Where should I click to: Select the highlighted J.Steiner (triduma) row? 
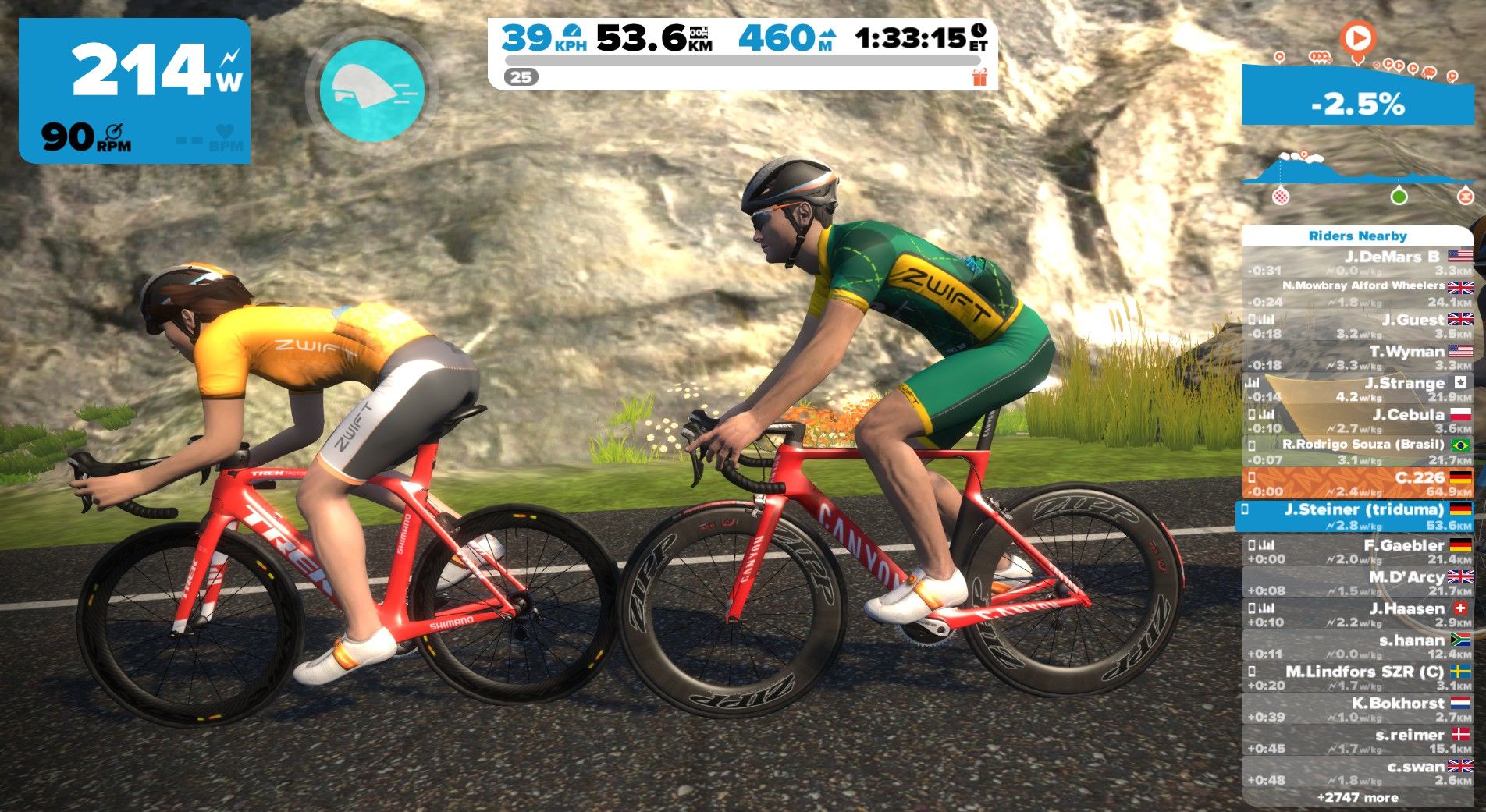1358,516
